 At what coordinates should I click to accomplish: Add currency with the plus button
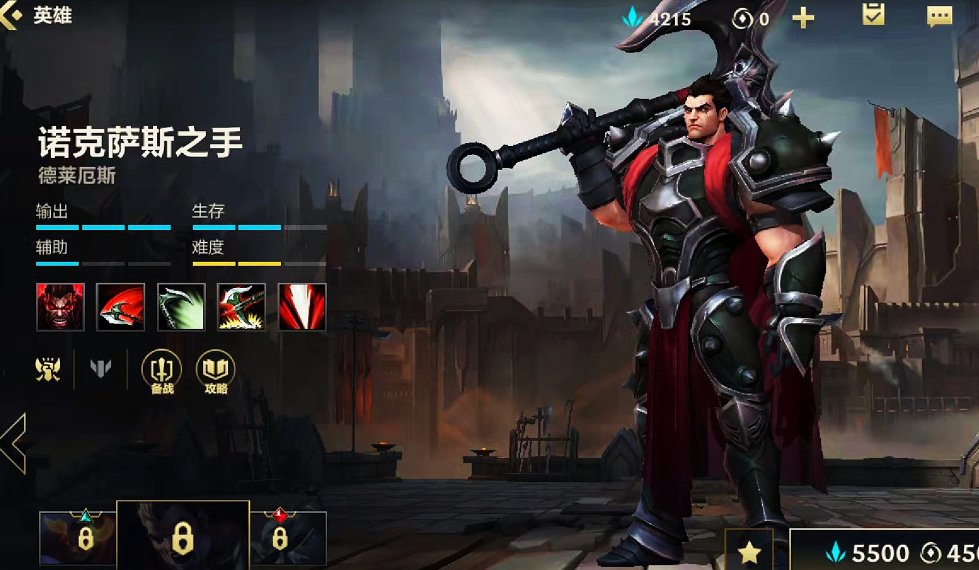[x=803, y=18]
